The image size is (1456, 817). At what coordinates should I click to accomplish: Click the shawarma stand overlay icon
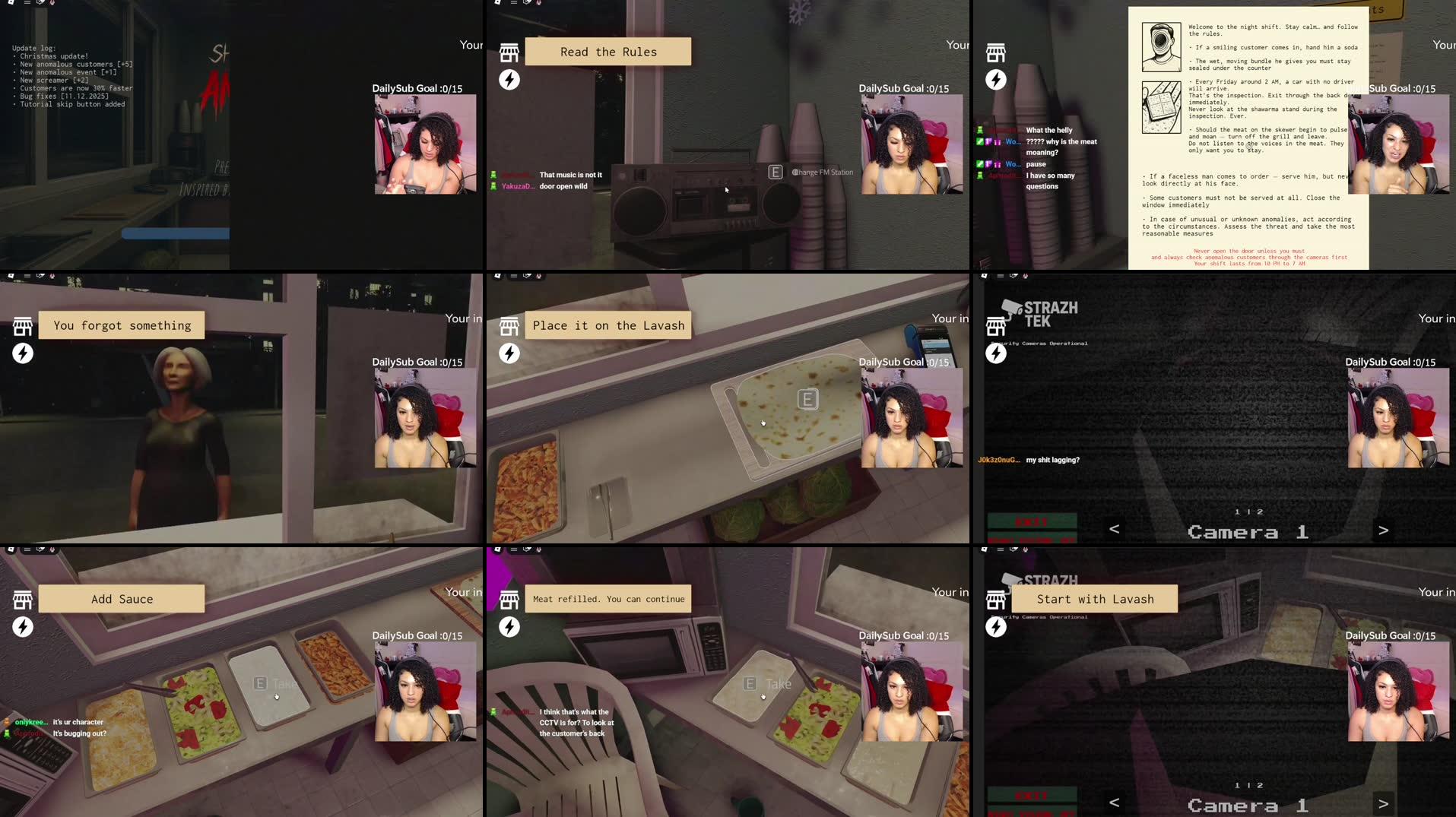point(509,52)
